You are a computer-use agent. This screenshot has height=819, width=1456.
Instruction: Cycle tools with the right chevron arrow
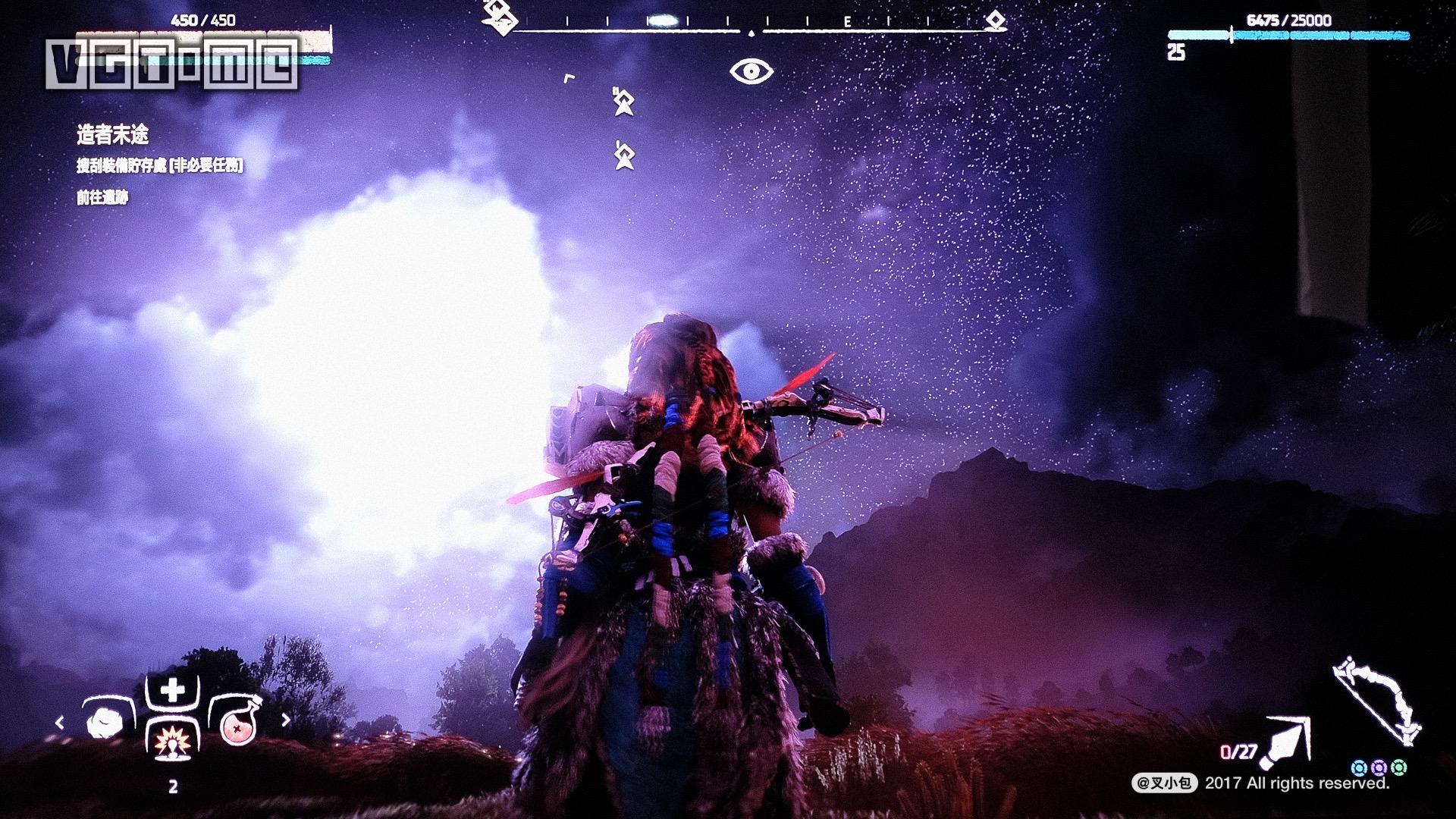coord(286,720)
